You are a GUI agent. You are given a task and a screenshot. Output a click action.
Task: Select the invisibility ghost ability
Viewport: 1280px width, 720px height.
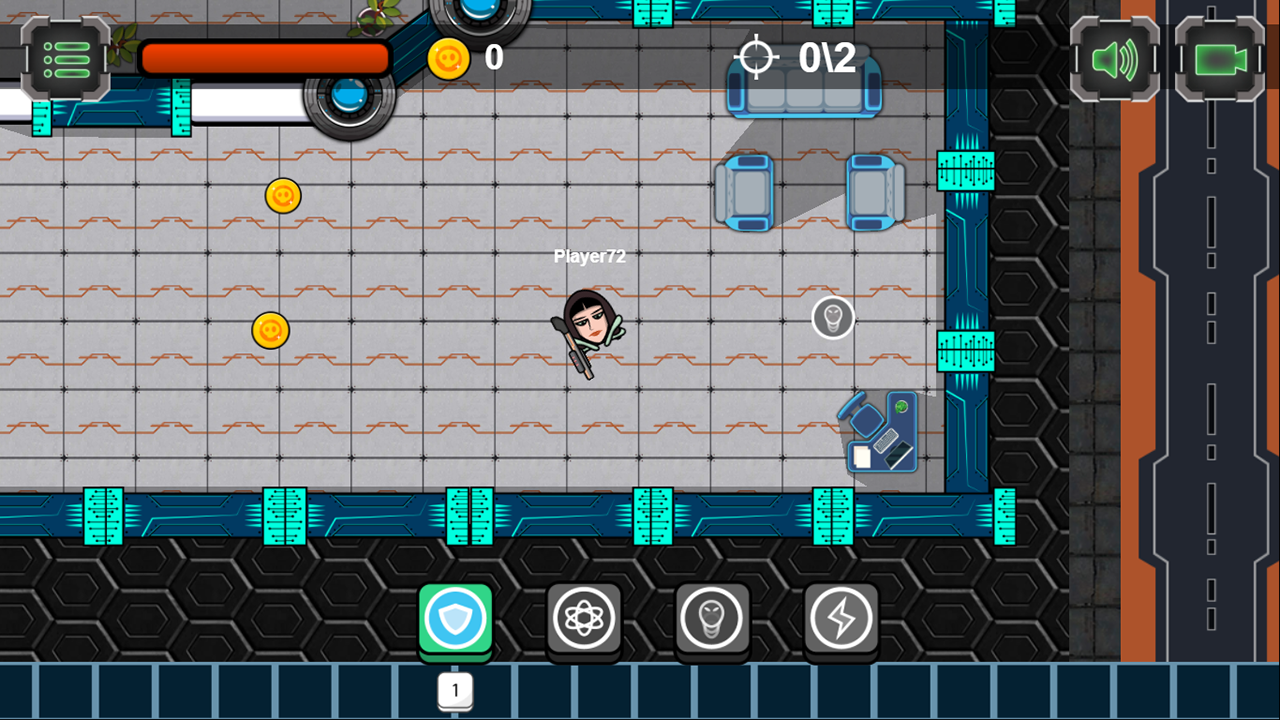712,618
